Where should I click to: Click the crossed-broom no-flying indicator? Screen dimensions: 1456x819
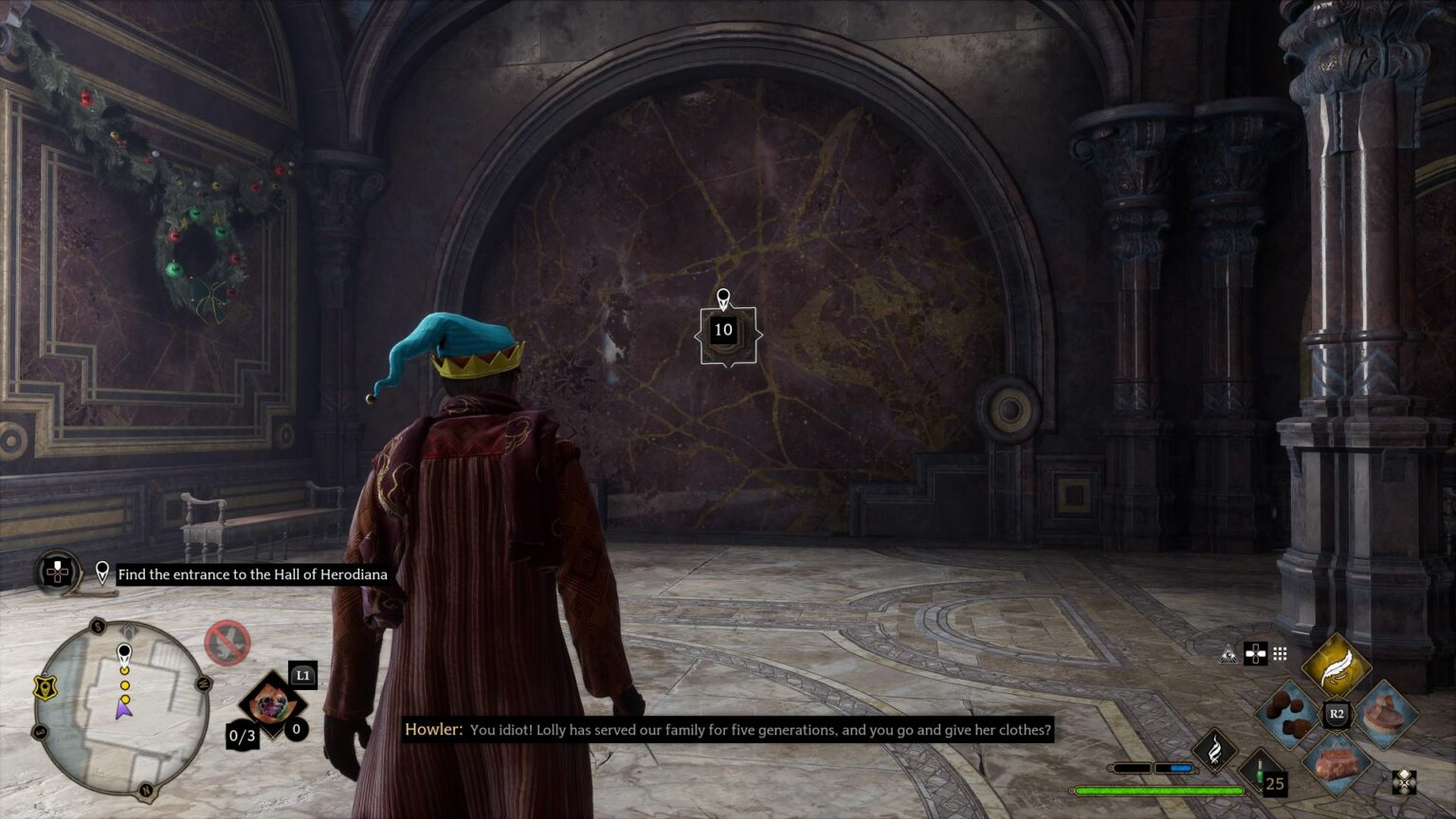click(x=227, y=644)
